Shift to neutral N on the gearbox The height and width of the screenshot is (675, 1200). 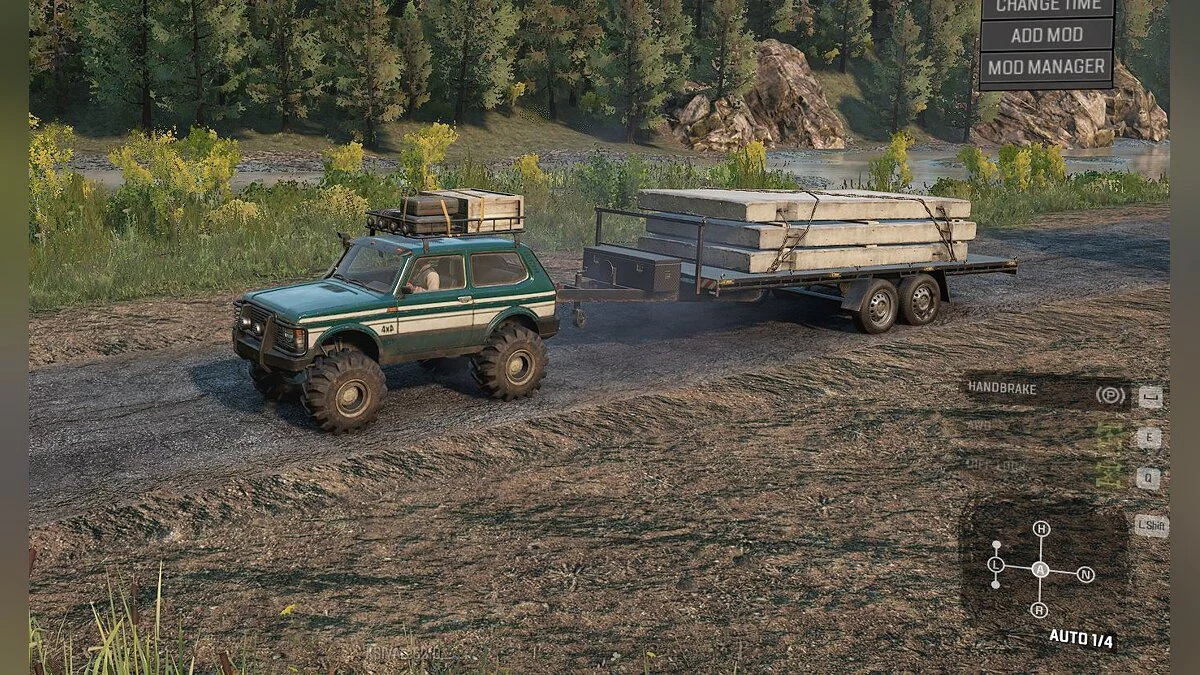1086,575
